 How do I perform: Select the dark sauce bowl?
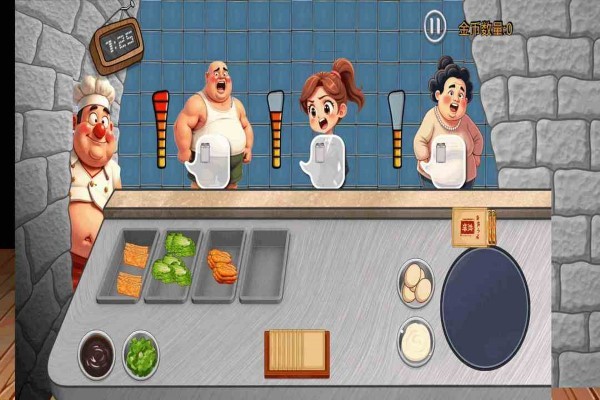[97, 354]
